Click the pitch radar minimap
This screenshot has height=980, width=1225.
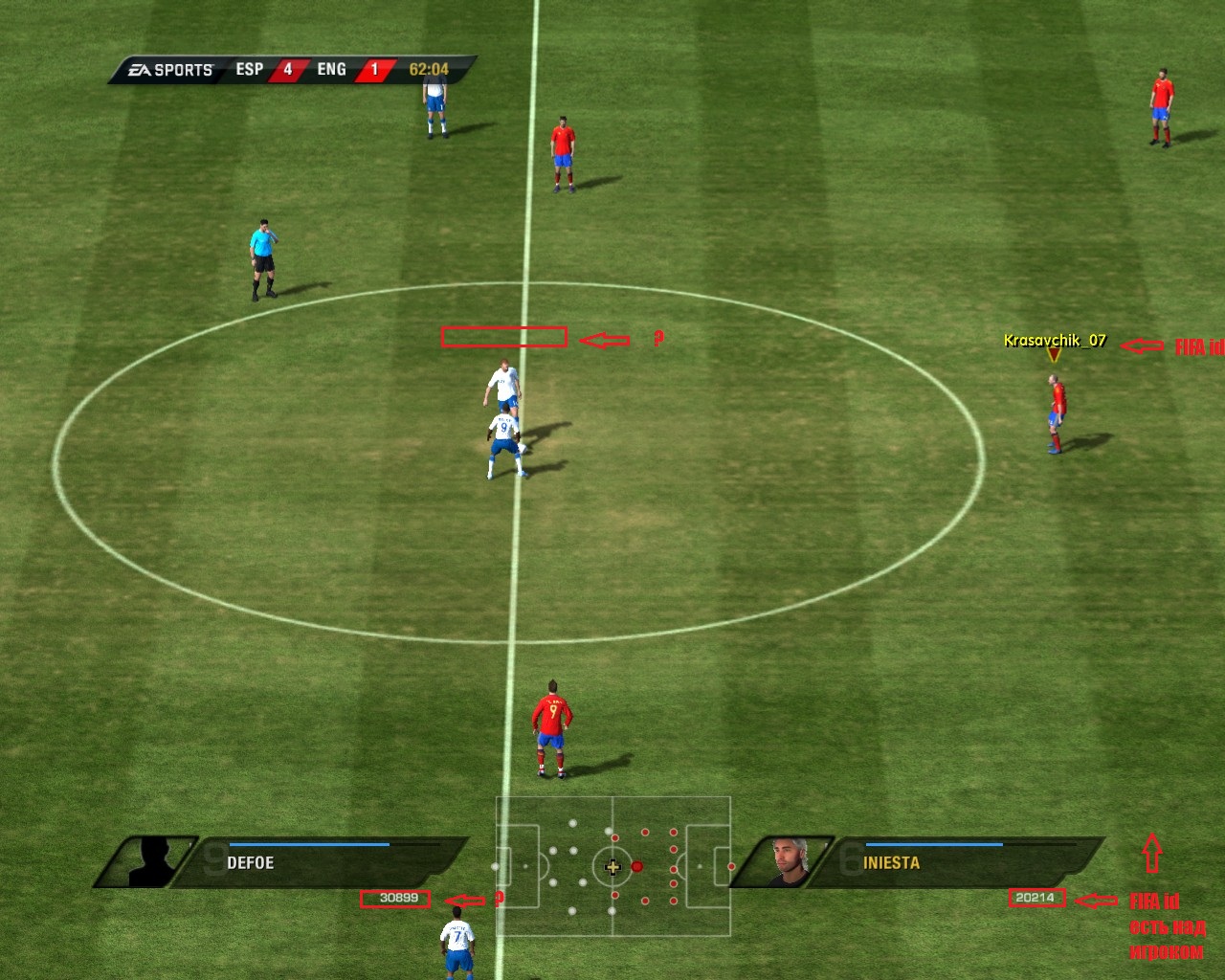pyautogui.click(x=612, y=866)
